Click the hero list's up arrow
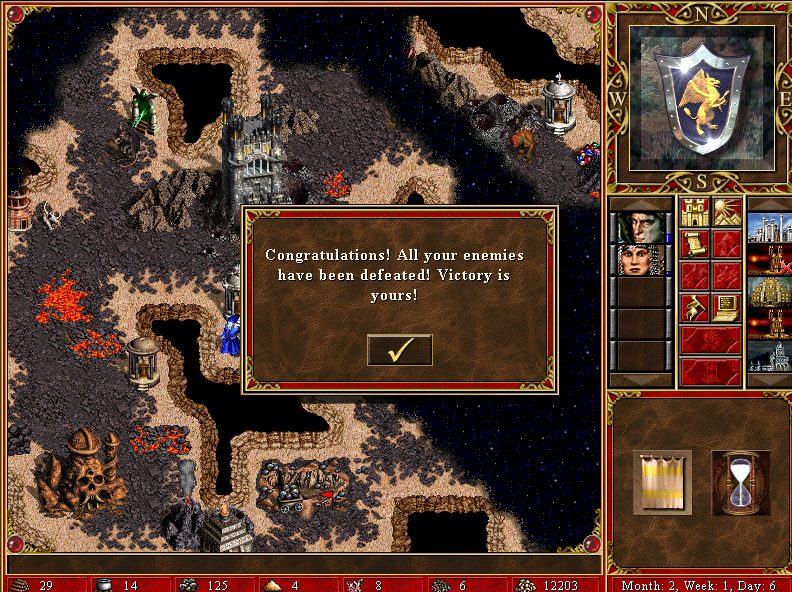 pos(639,203)
